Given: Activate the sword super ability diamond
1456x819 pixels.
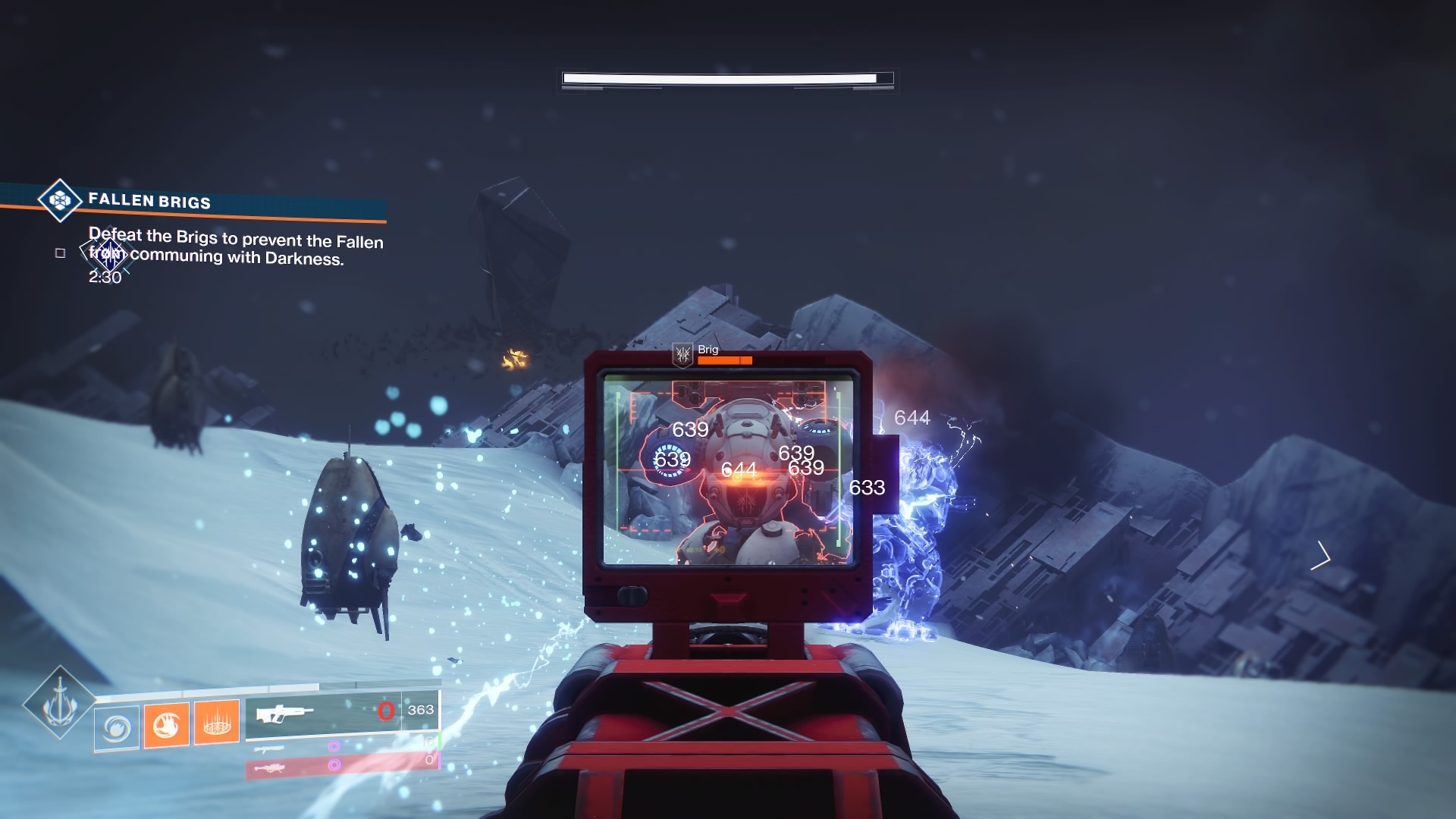Looking at the screenshot, I should point(59,703).
